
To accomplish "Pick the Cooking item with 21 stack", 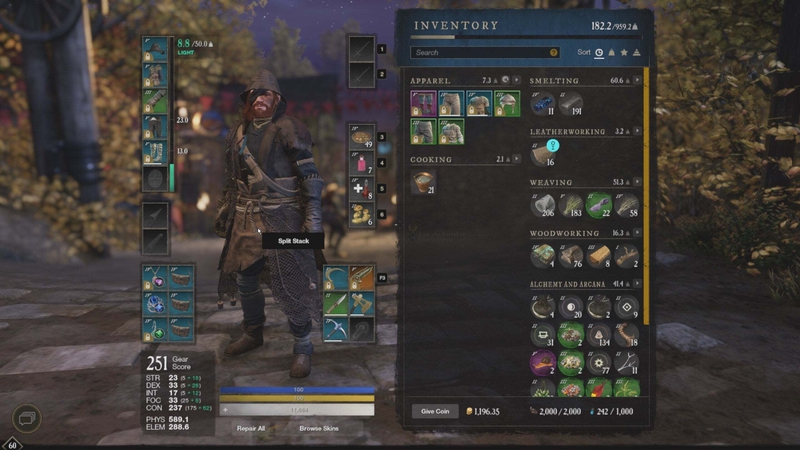I will [423, 183].
